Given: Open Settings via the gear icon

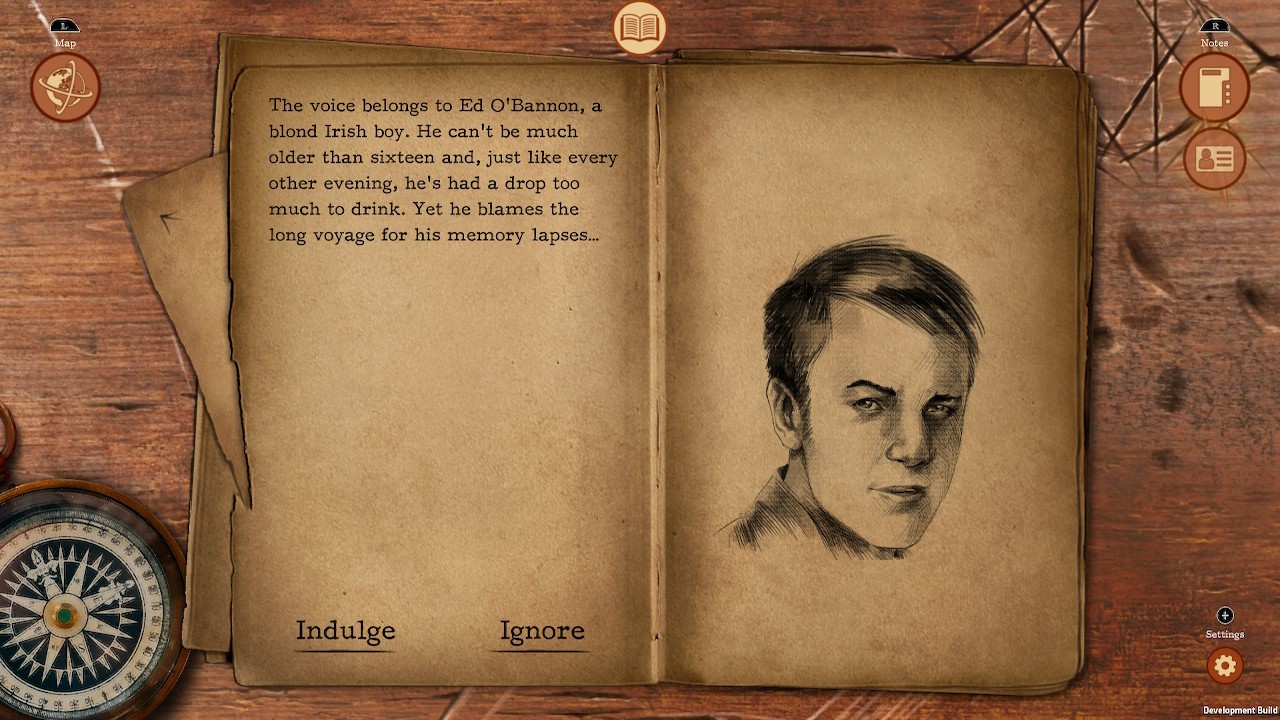Looking at the screenshot, I should click(1224, 665).
